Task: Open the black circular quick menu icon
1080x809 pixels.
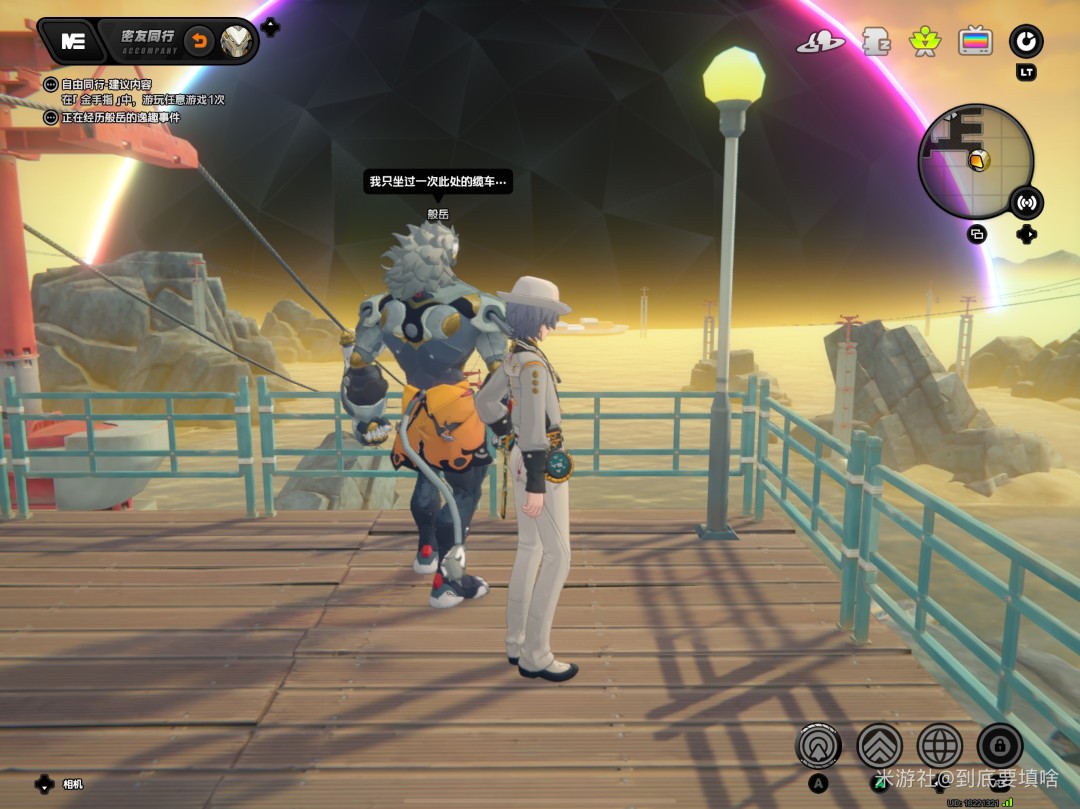Action: click(1026, 41)
